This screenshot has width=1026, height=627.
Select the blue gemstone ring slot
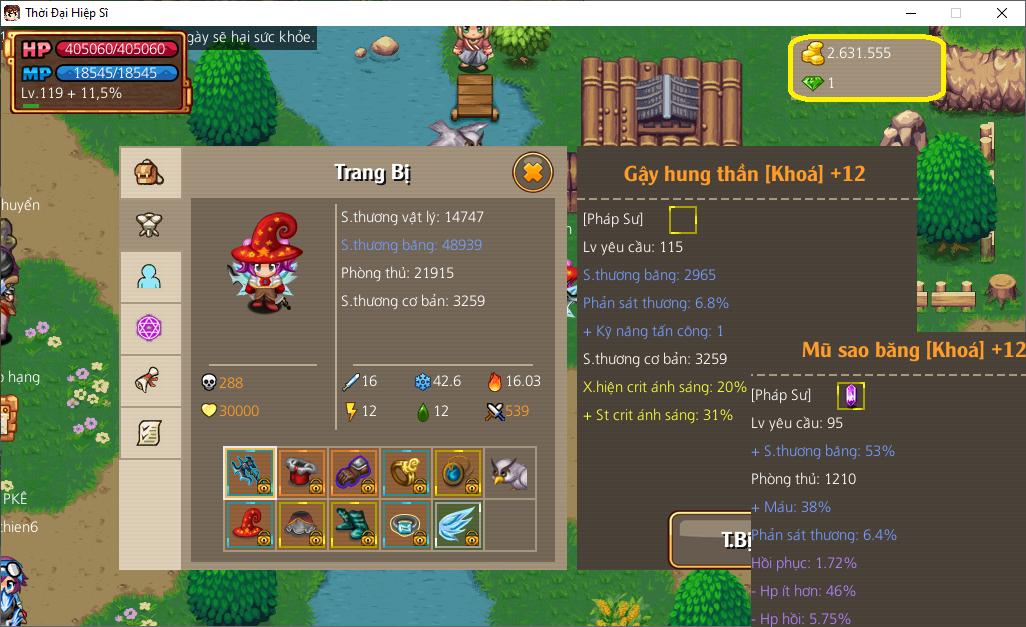tap(406, 525)
